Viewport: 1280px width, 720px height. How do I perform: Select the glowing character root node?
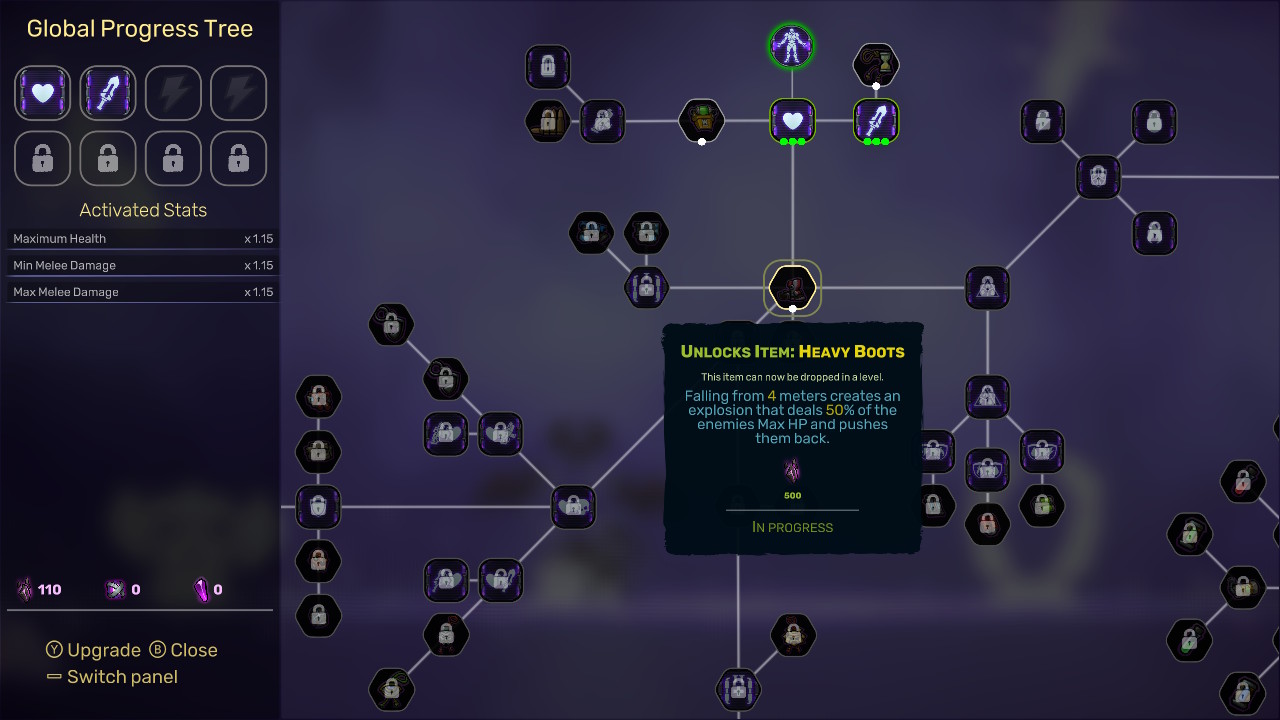[791, 46]
